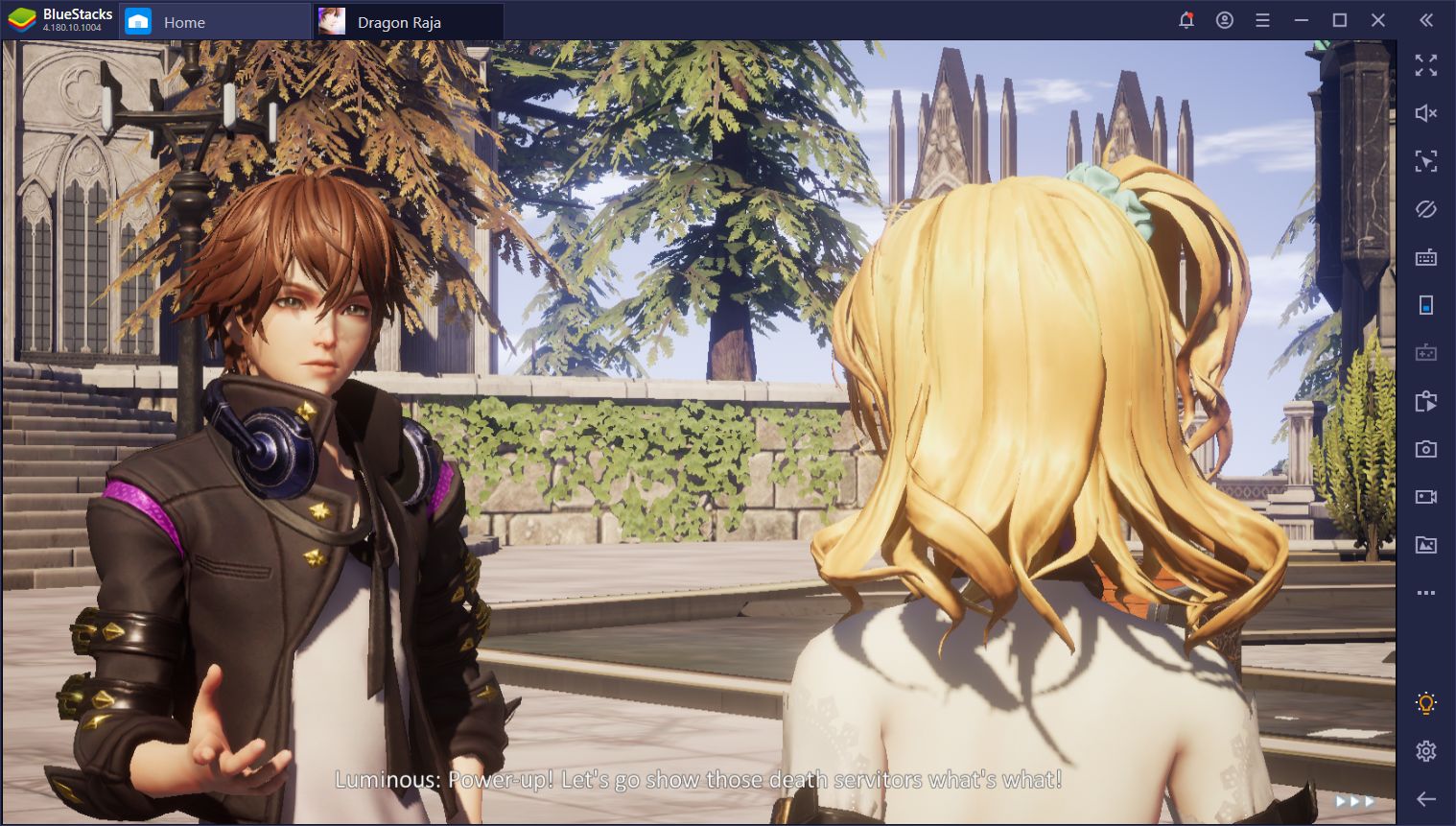This screenshot has height=826, width=1456.
Task: Enable eco mode with the crossed-eye icon
Action: (1426, 209)
